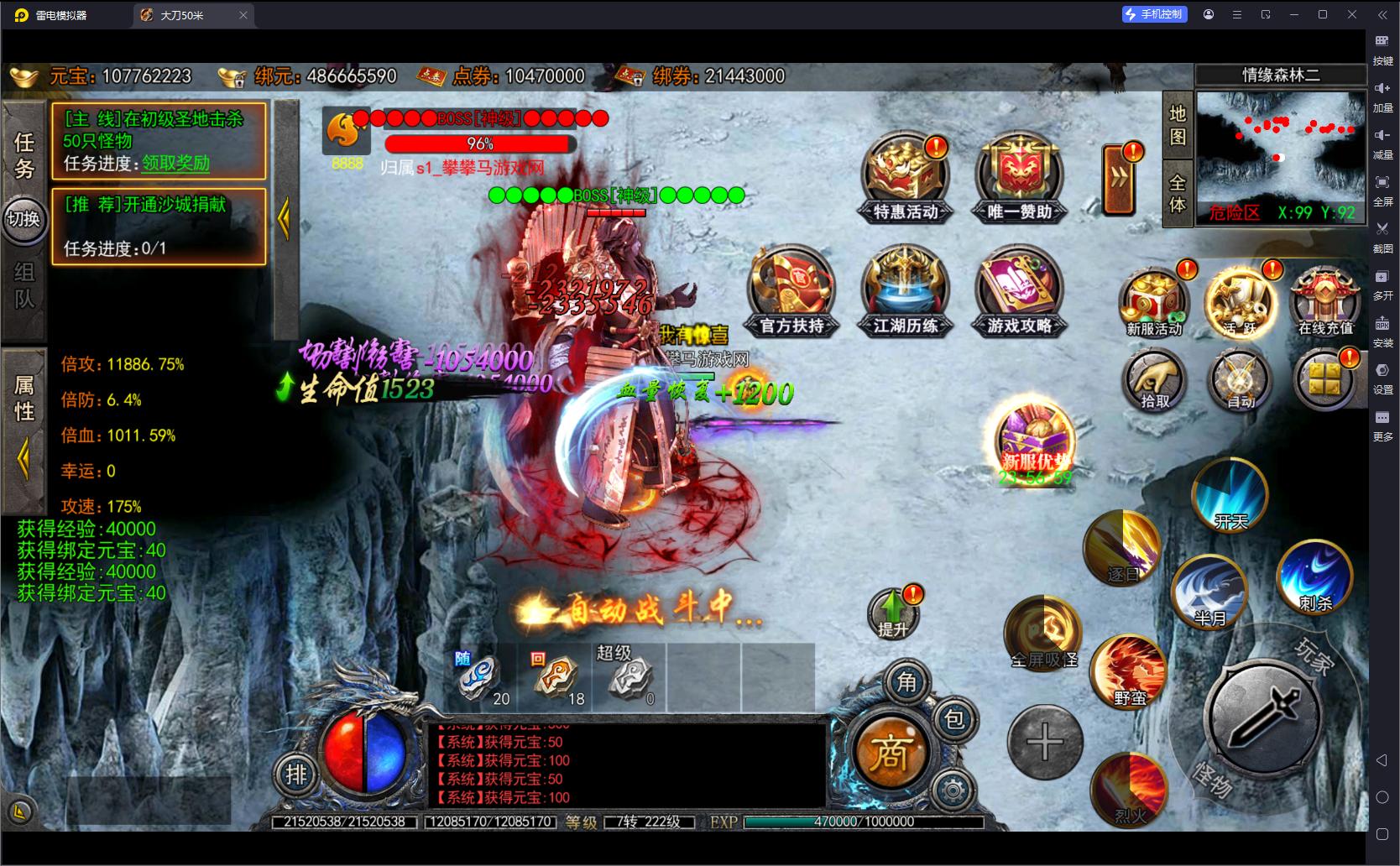Image resolution: width=1400 pixels, height=866 pixels.
Task: Open the 特惠活动 special offers icon
Action: coord(906,179)
